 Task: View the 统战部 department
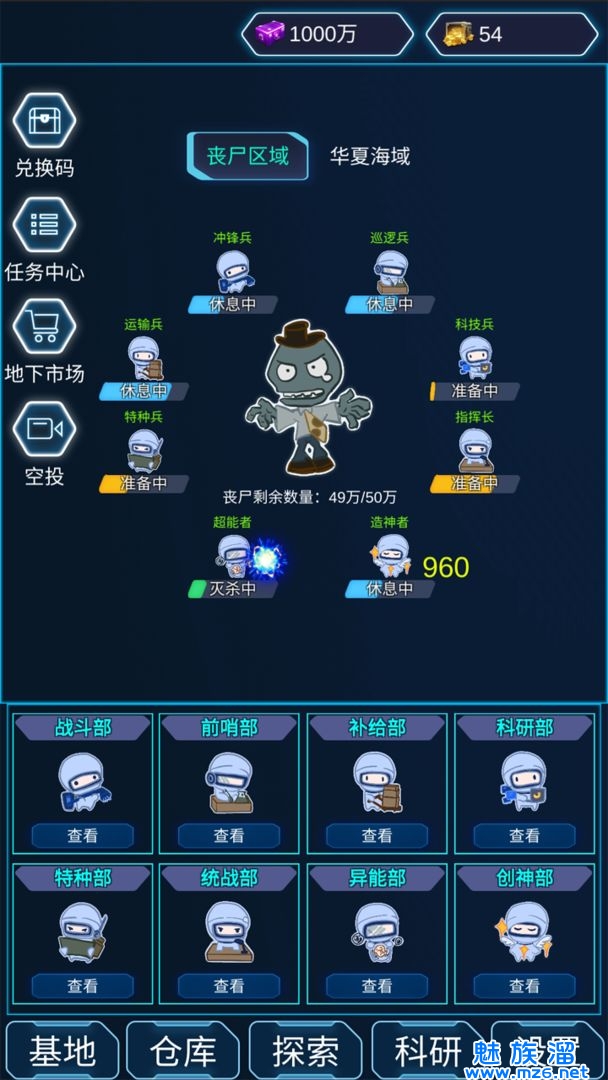[229, 985]
